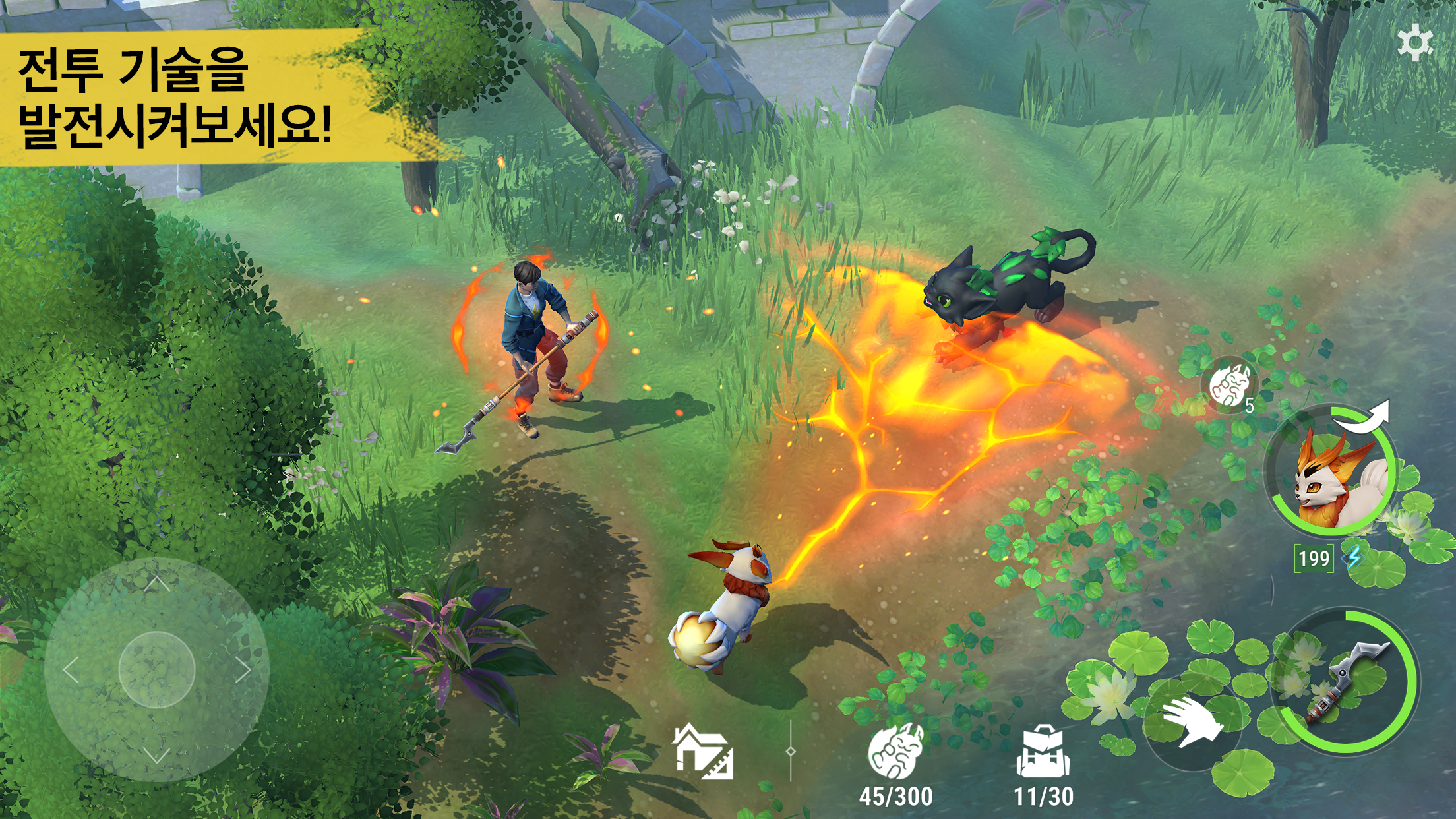The width and height of the screenshot is (1456, 819).
Task: Tap the hand interact button
Action: coord(1192,721)
